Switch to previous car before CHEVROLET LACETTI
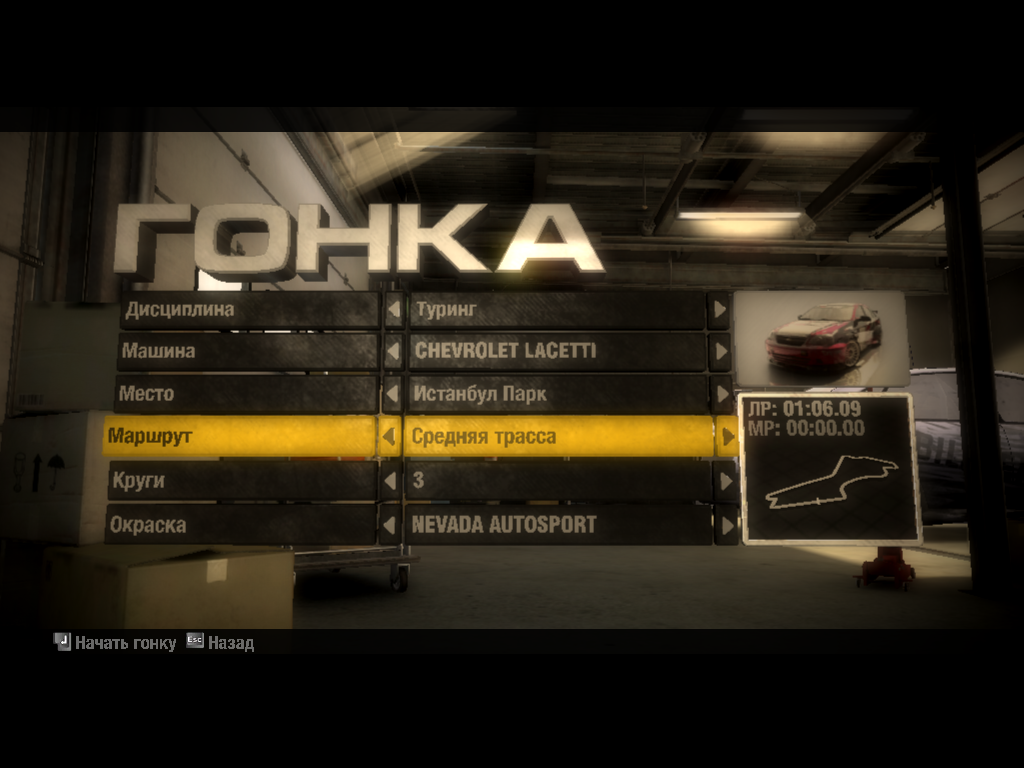The width and height of the screenshot is (1024, 768). tap(393, 352)
